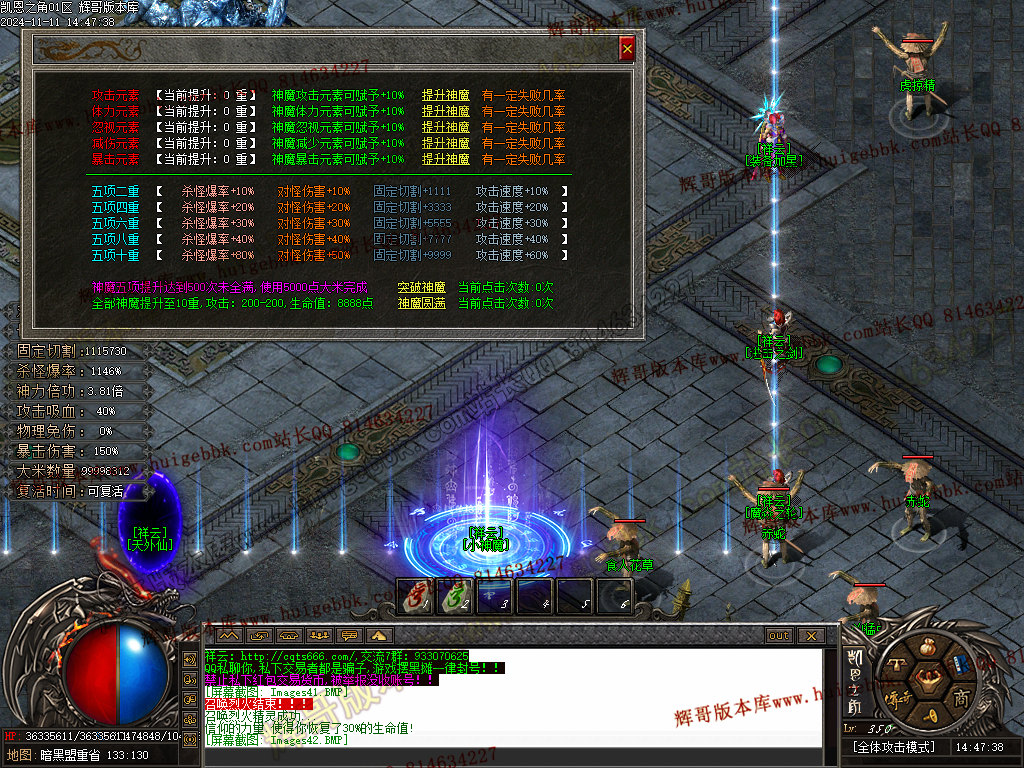The image size is (1024, 768).
Task: Activate the 神魔圆满 link
Action: pos(421,303)
